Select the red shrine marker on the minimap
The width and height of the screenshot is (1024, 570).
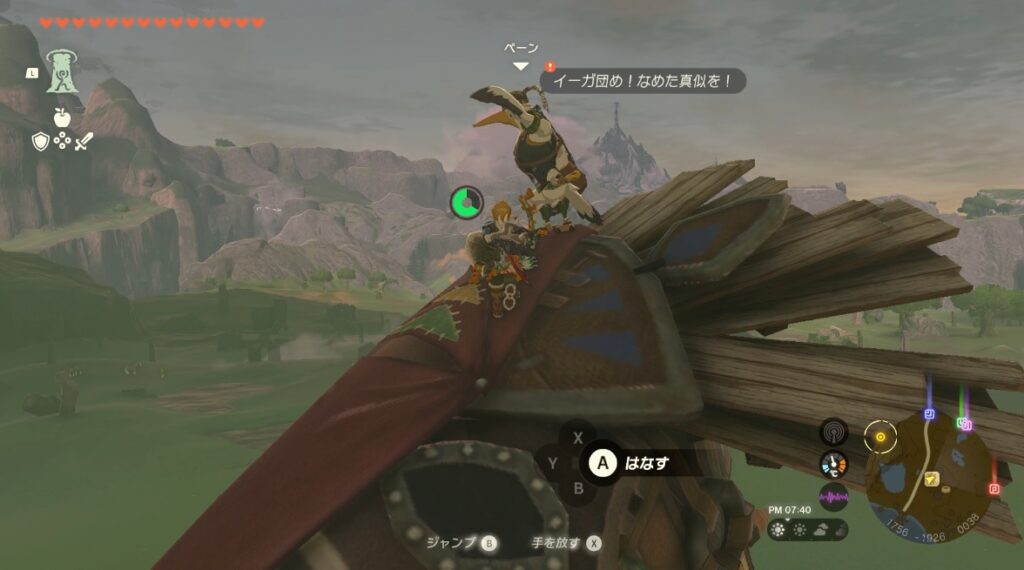click(x=994, y=488)
